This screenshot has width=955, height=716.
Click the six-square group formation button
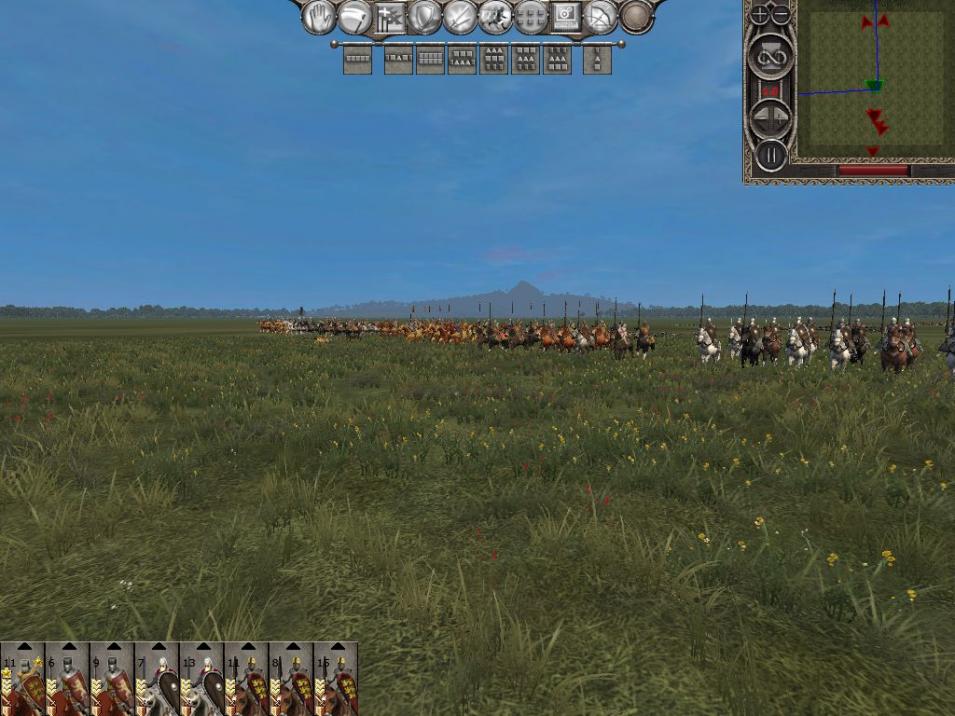(530, 17)
